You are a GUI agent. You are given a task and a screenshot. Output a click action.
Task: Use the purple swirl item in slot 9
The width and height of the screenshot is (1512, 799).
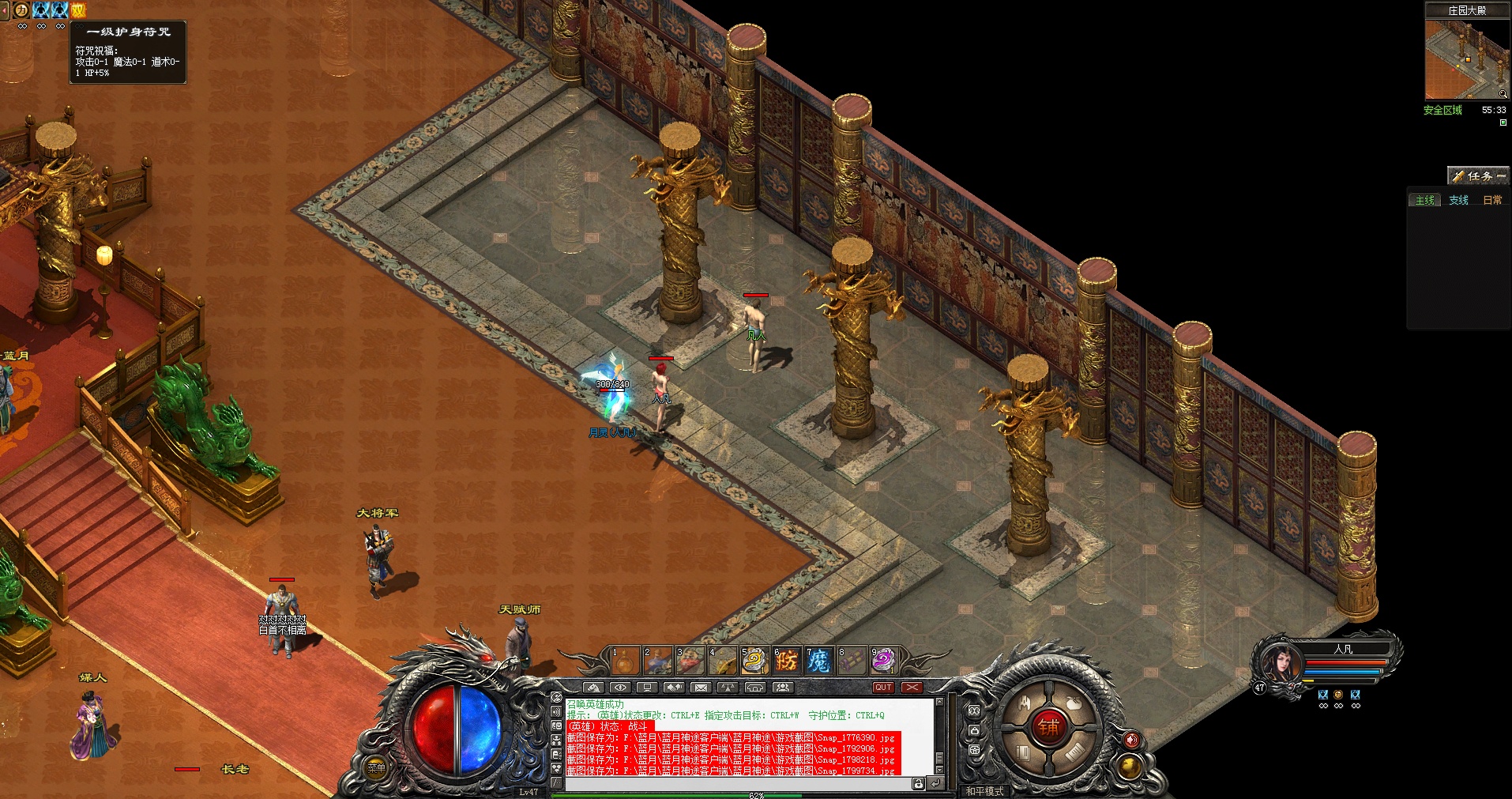(x=884, y=661)
